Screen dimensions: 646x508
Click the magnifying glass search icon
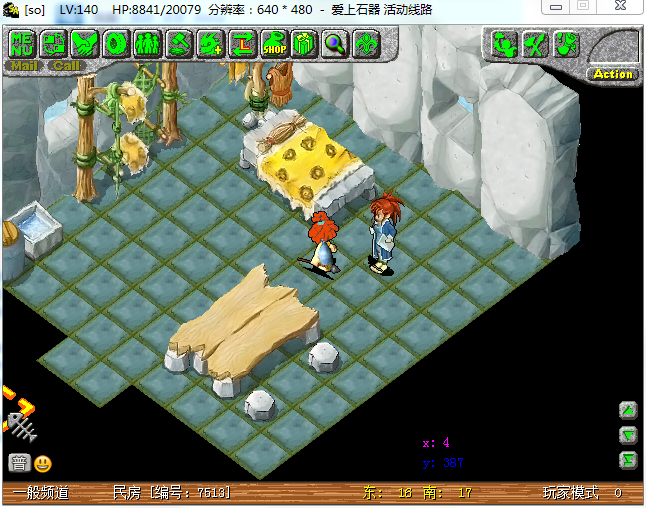tap(334, 44)
